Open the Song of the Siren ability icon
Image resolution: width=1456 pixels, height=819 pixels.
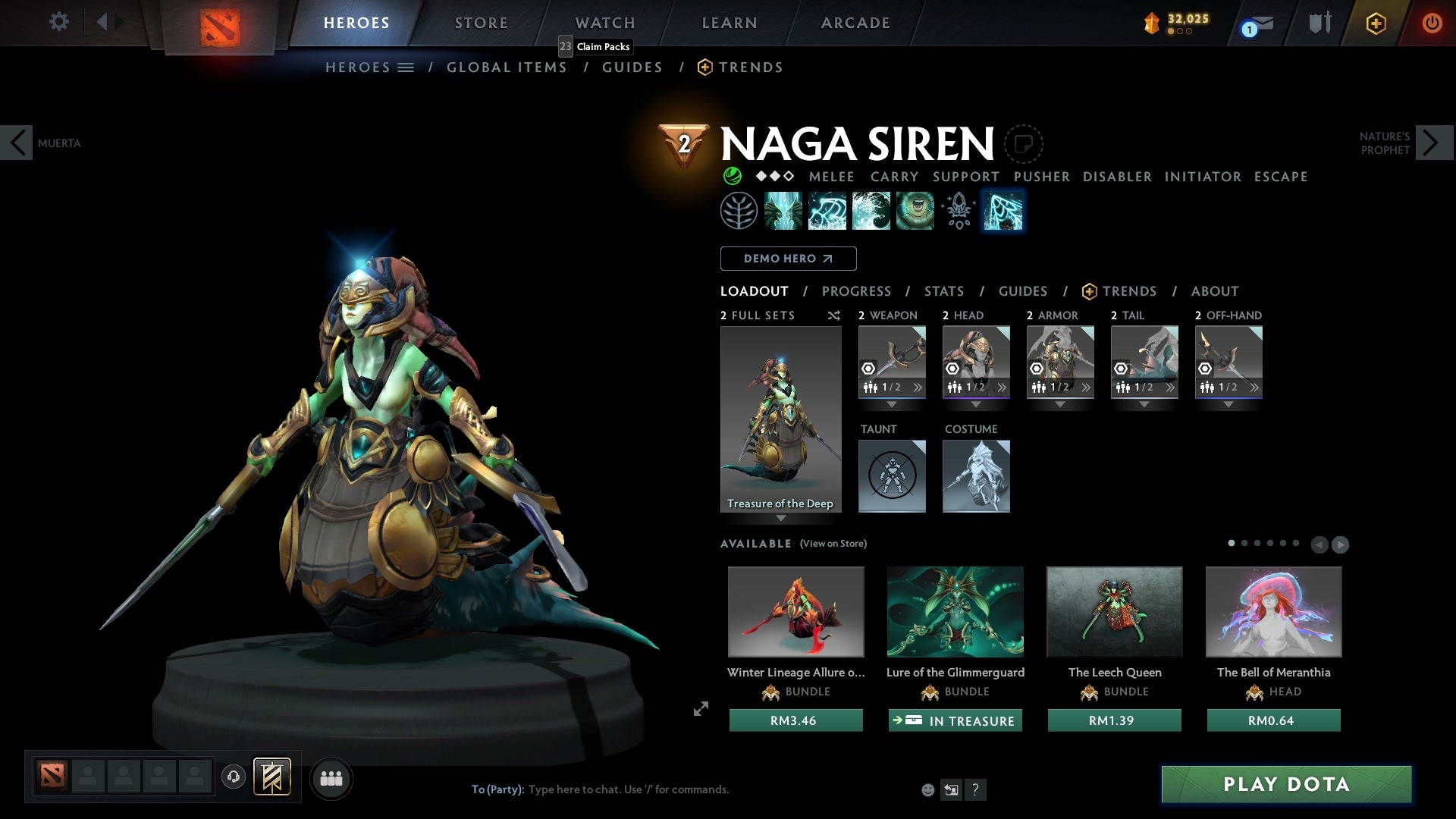tap(915, 211)
